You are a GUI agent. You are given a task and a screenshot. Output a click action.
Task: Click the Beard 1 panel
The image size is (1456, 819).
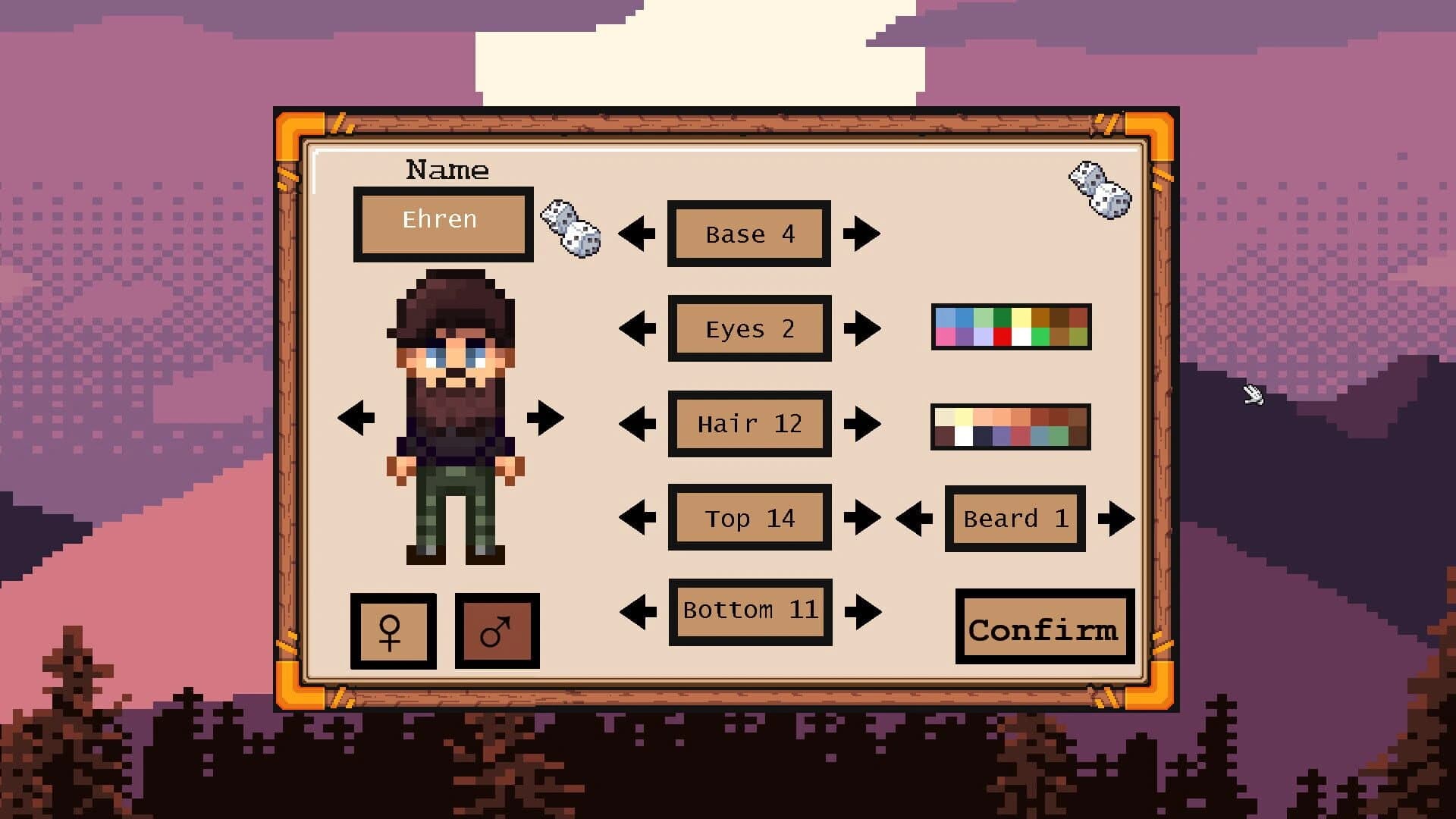pyautogui.click(x=1015, y=518)
